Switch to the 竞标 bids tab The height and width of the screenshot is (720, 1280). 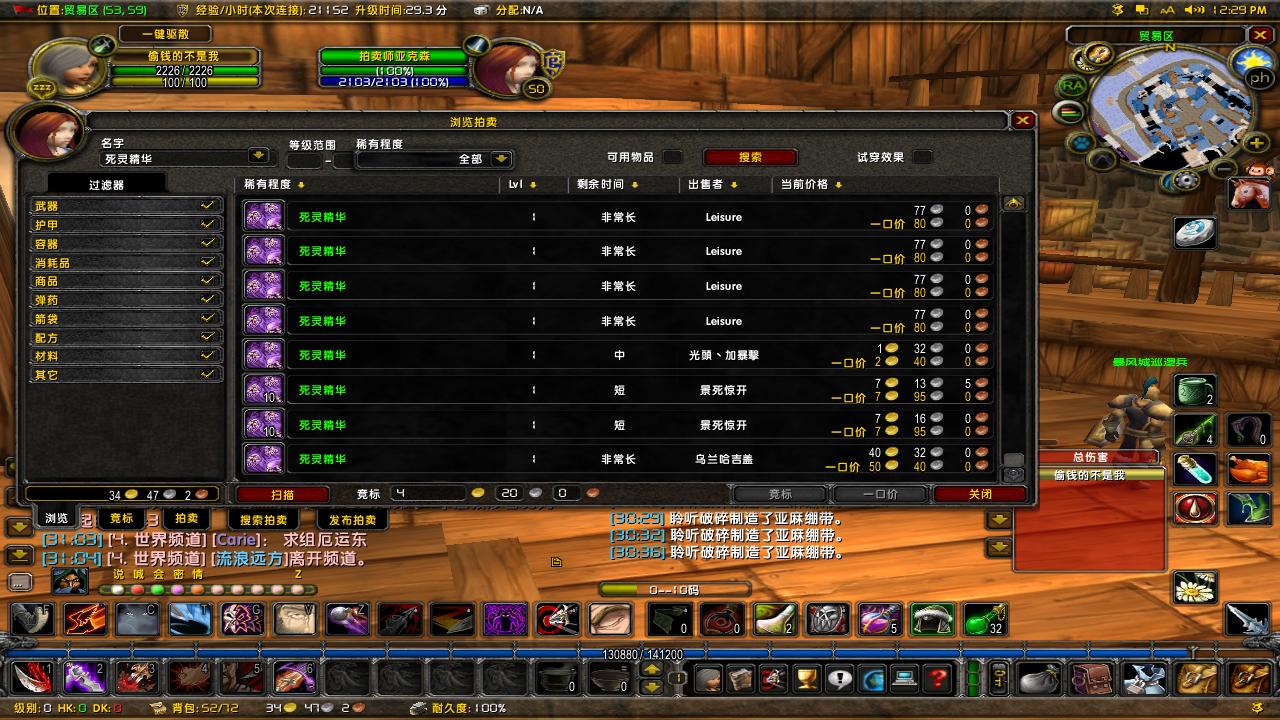(120, 519)
